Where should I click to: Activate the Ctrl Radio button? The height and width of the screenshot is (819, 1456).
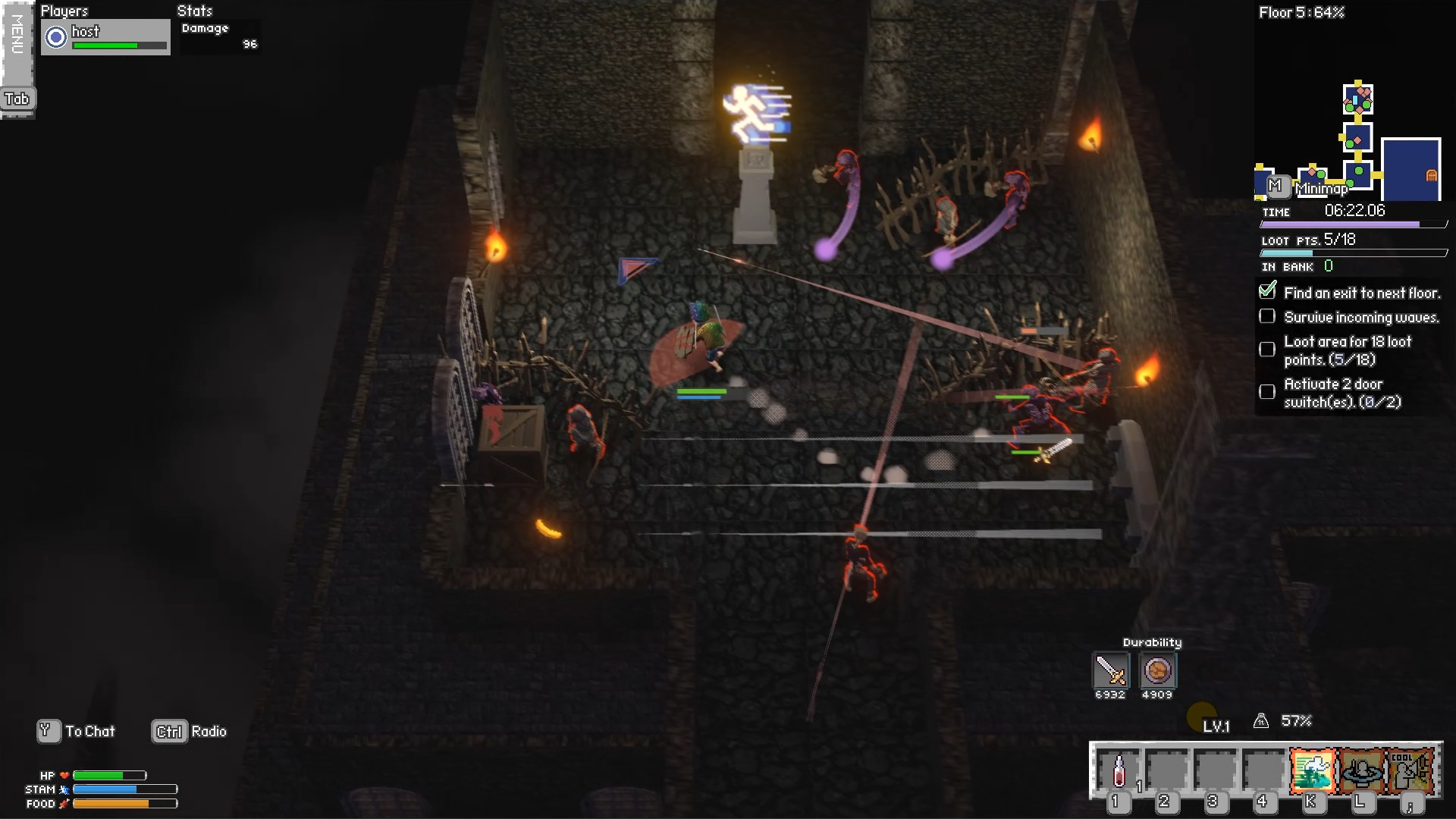(168, 731)
